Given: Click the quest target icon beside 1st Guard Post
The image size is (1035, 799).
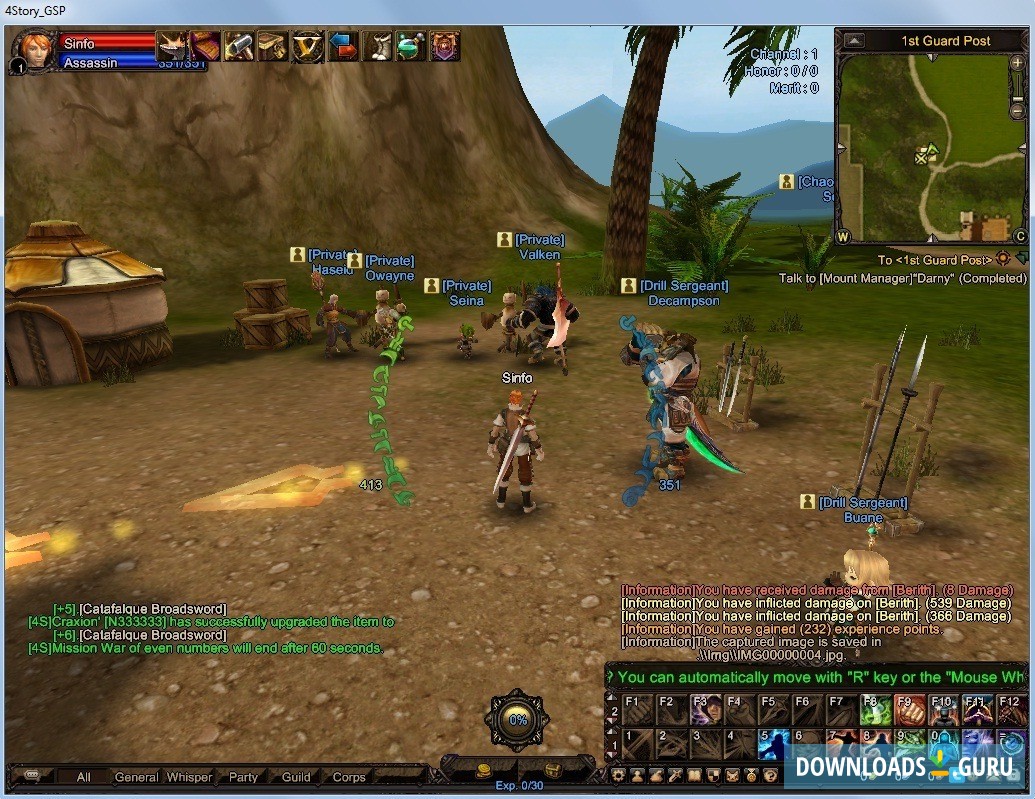Looking at the screenshot, I should coord(1003,259).
